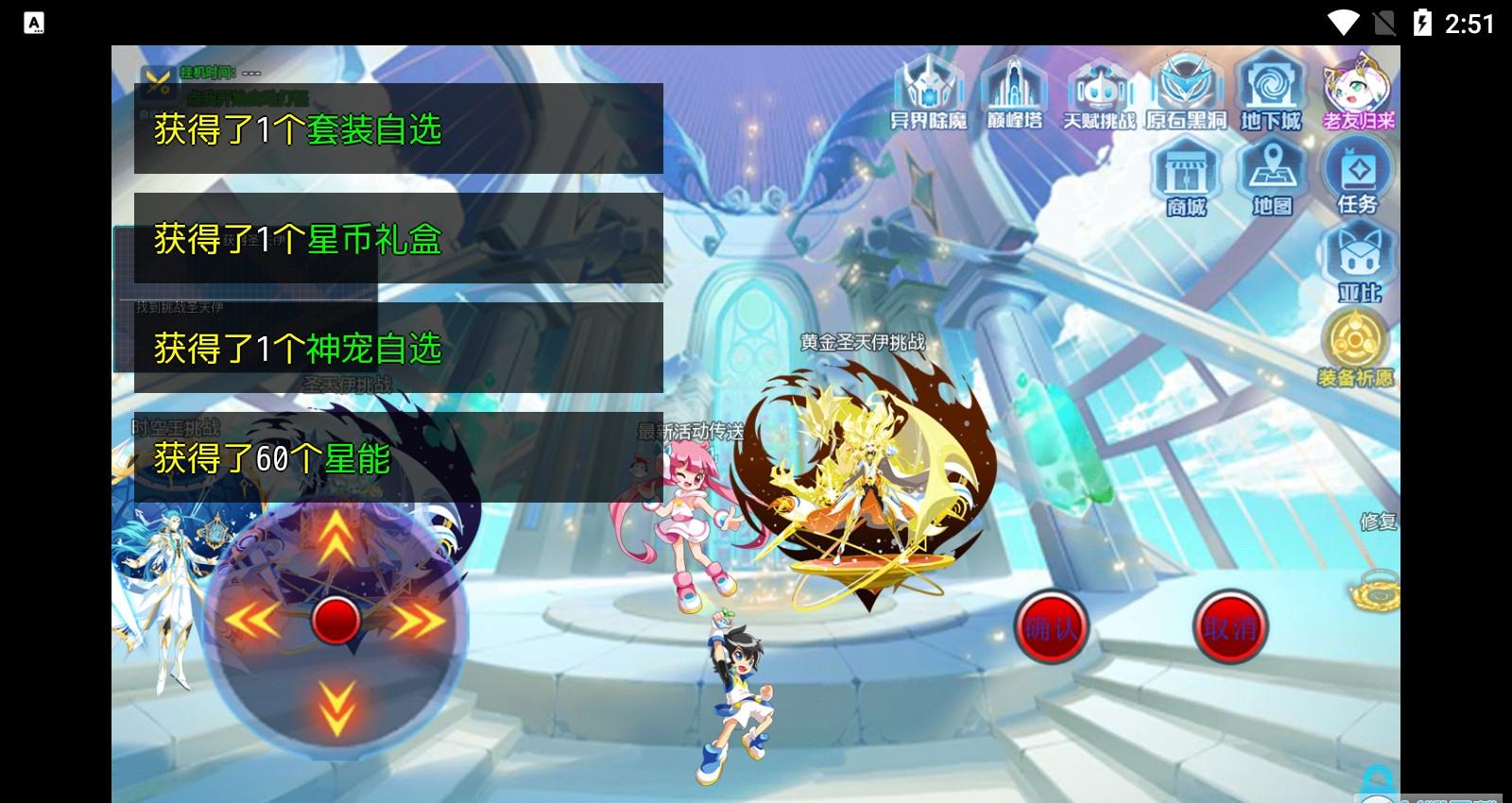Open the 任务 quest list

click(1358, 178)
